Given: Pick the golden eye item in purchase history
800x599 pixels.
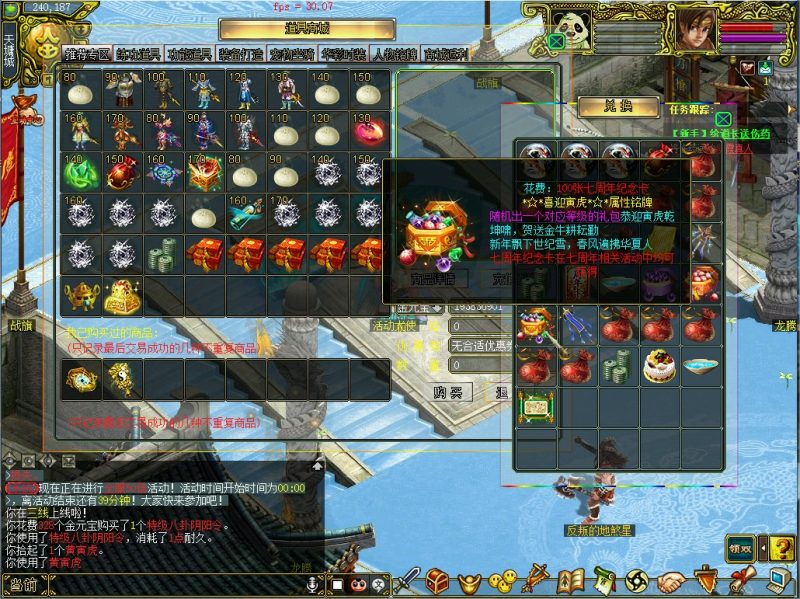Looking at the screenshot, I should (79, 379).
